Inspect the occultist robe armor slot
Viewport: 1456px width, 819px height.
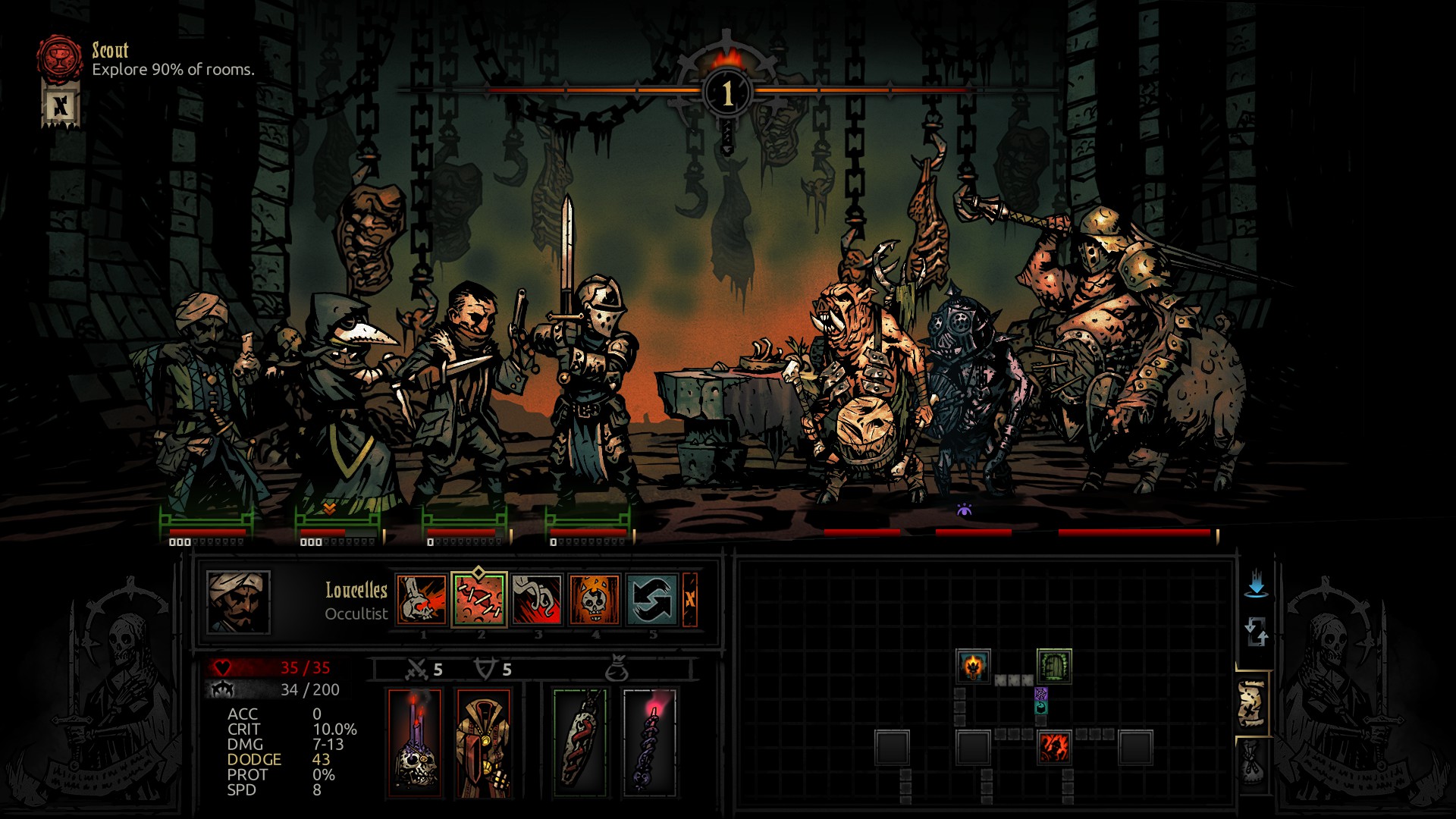[483, 743]
